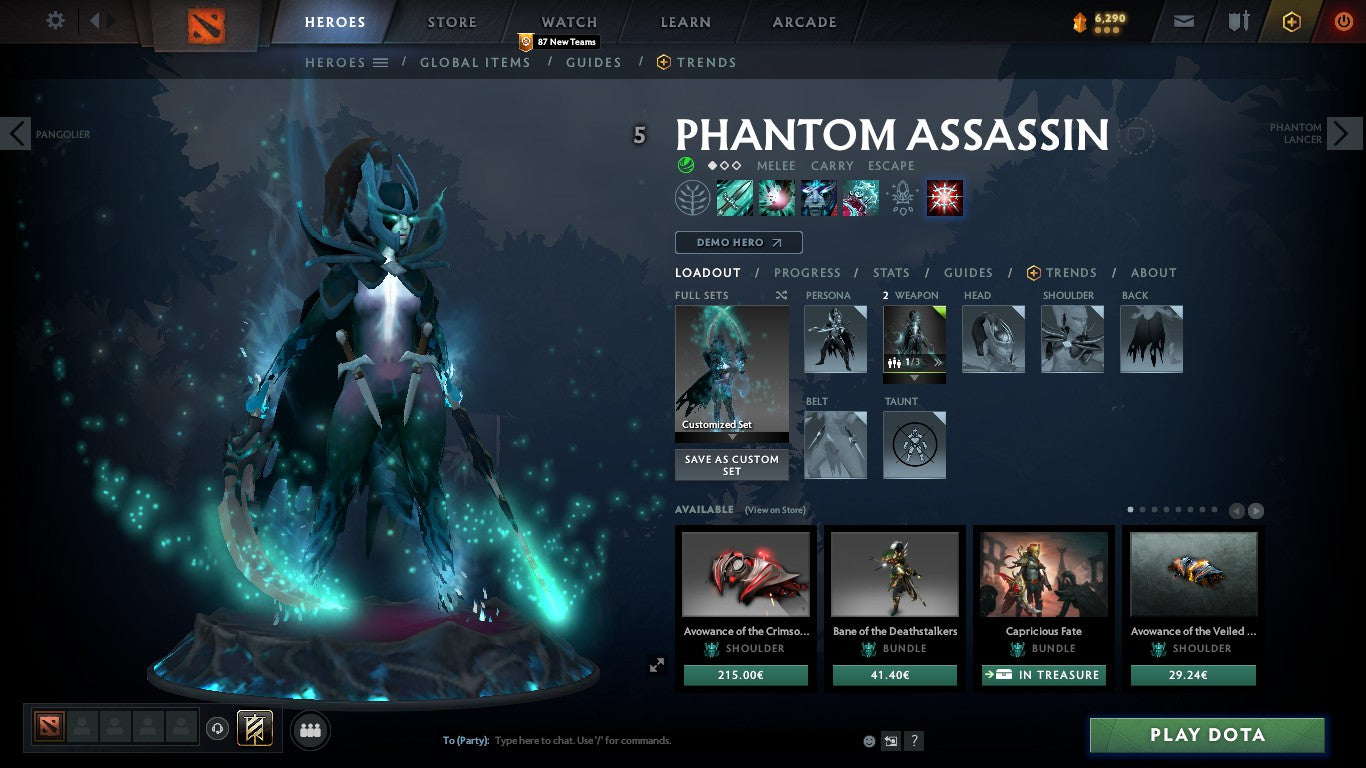The height and width of the screenshot is (768, 1366).
Task: Click the DEMO HERO button
Action: click(x=738, y=242)
